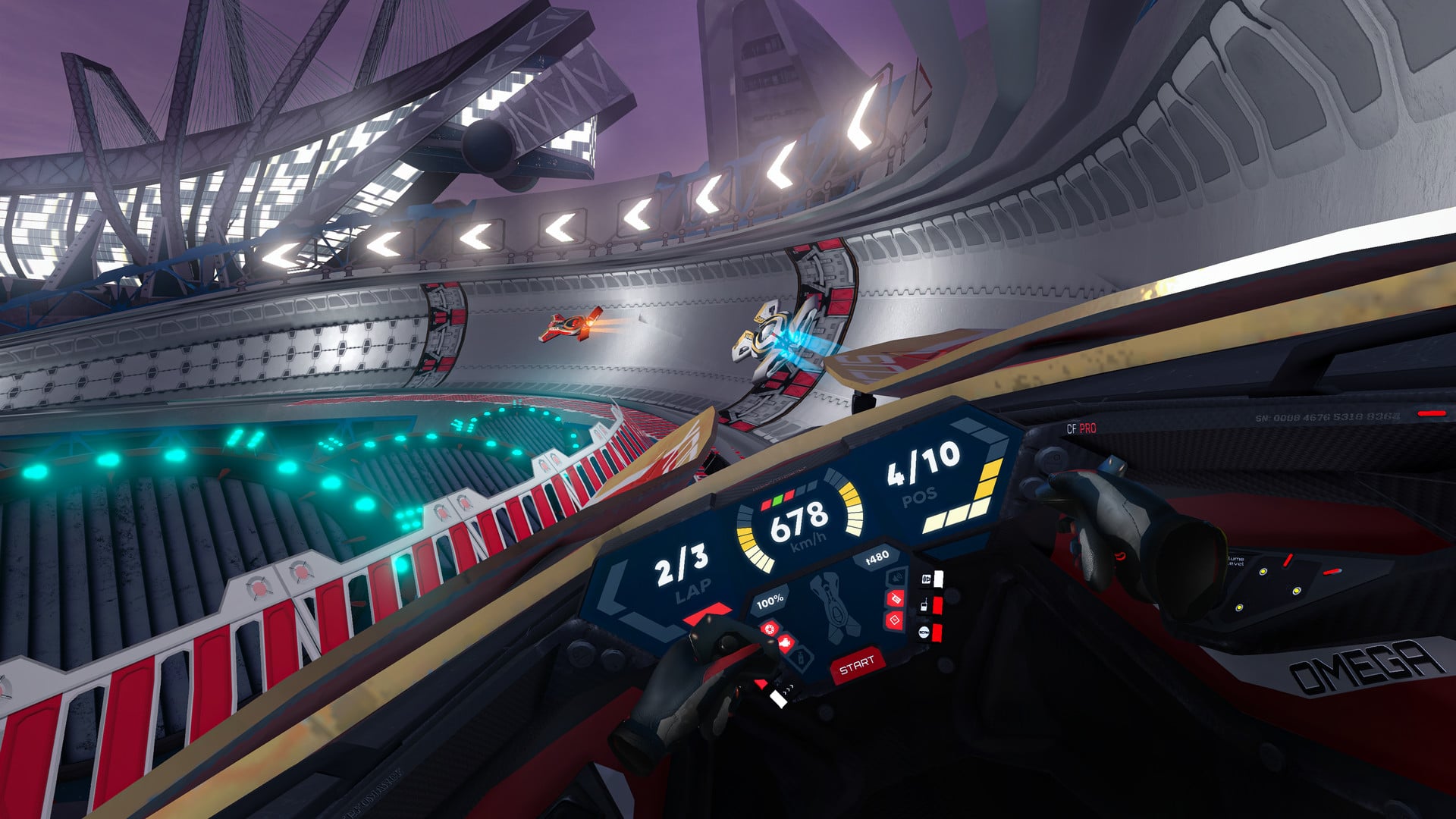Click the red radio transmitter icon

(x=896, y=599)
